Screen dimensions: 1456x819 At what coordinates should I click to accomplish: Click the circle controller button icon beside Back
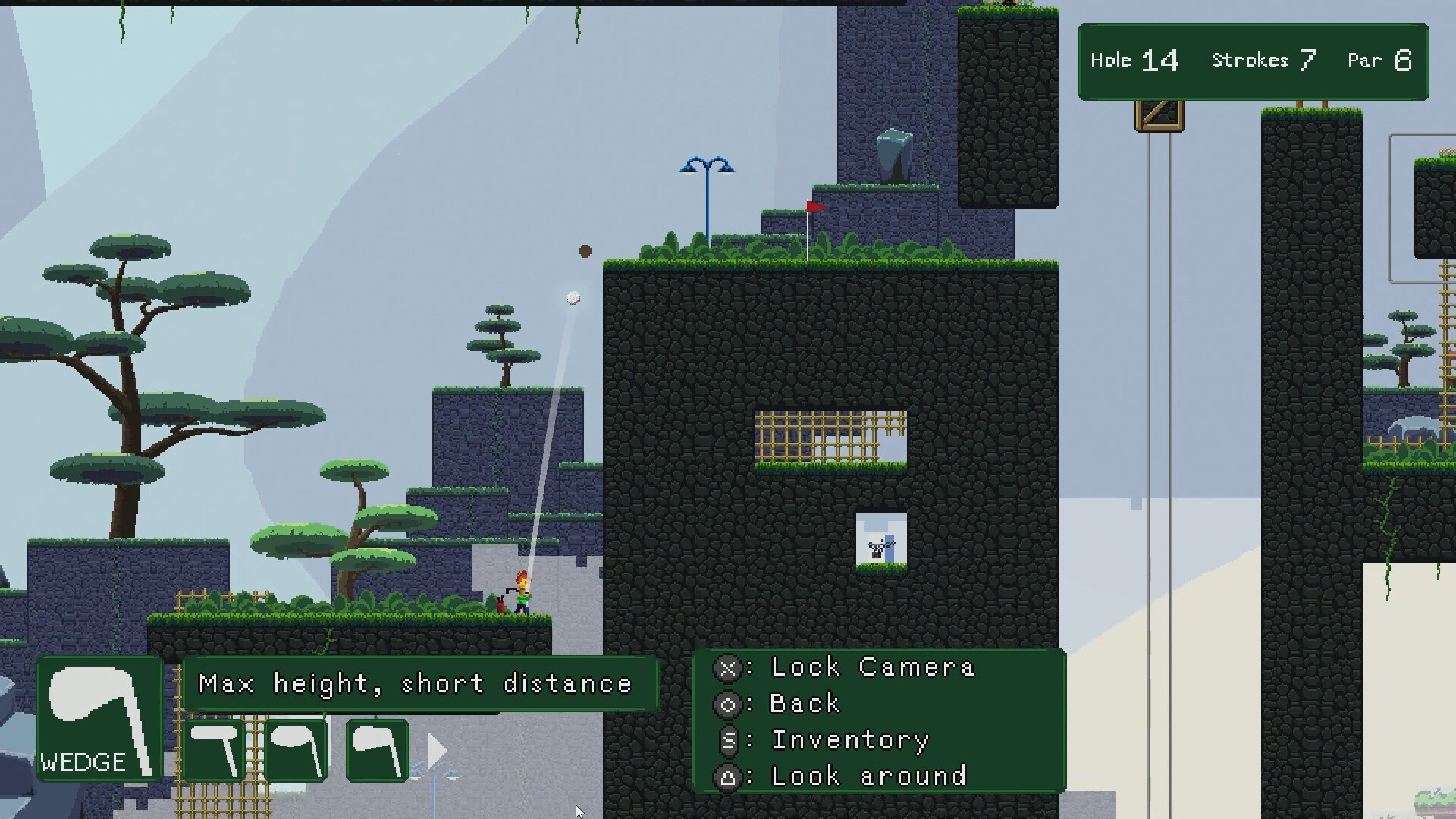point(728,704)
